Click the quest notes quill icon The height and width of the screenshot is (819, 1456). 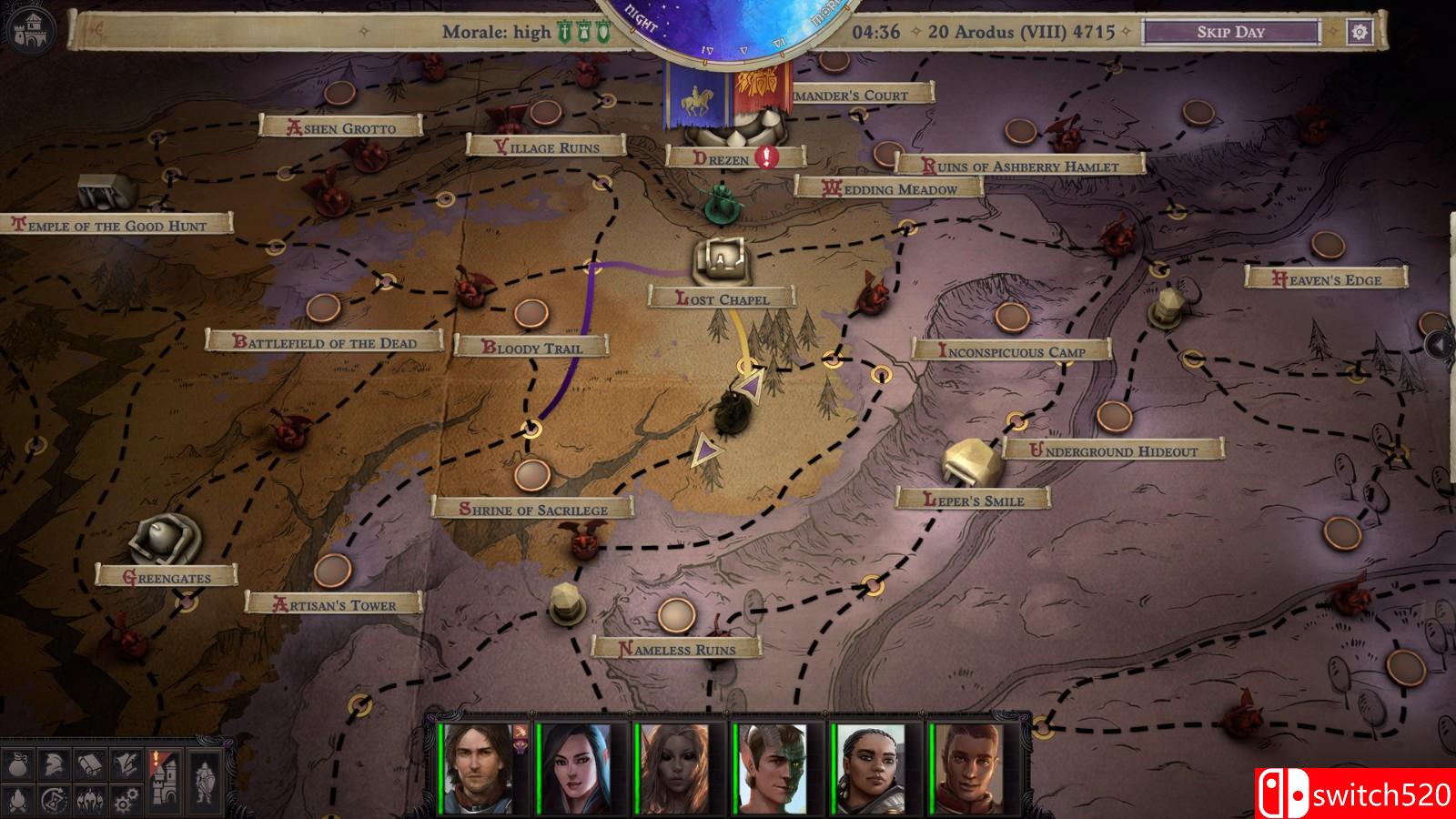[127, 763]
